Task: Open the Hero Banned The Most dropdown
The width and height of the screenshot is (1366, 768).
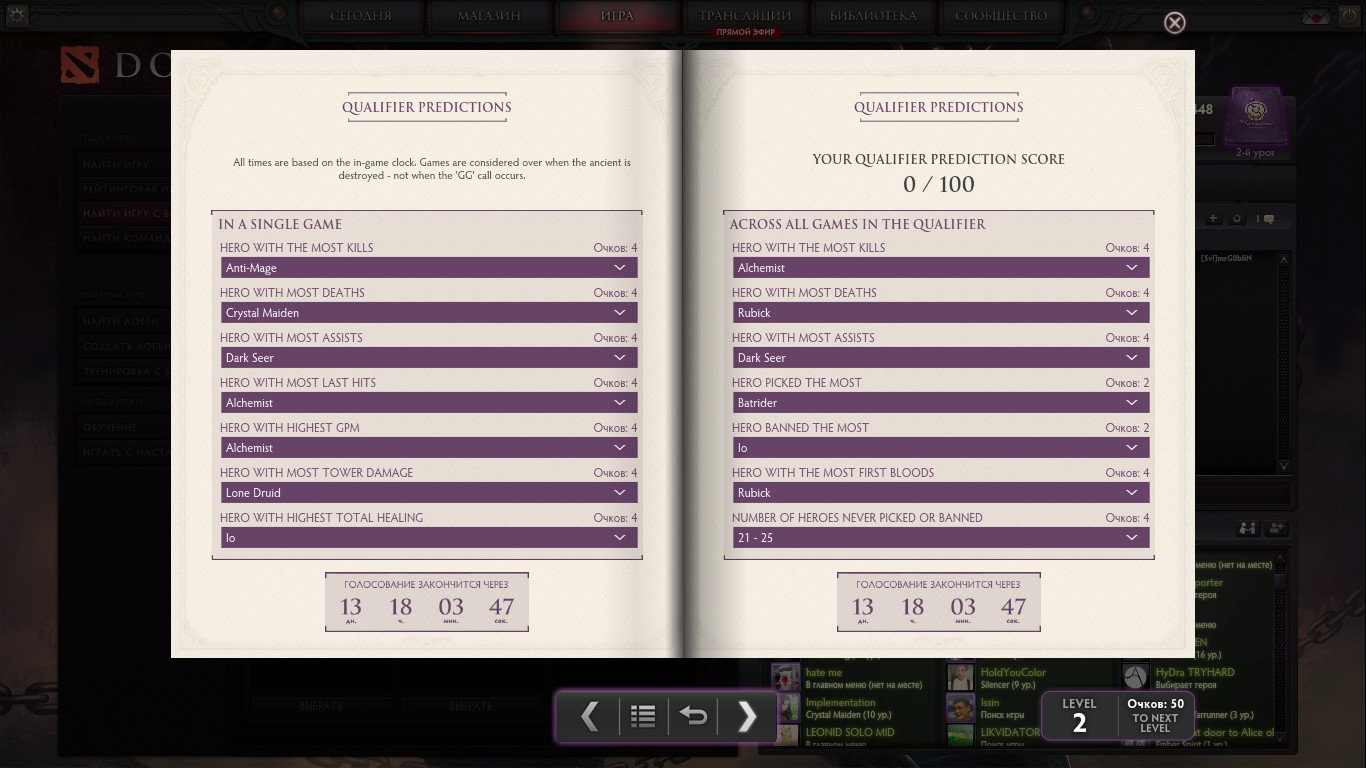Action: (x=940, y=448)
